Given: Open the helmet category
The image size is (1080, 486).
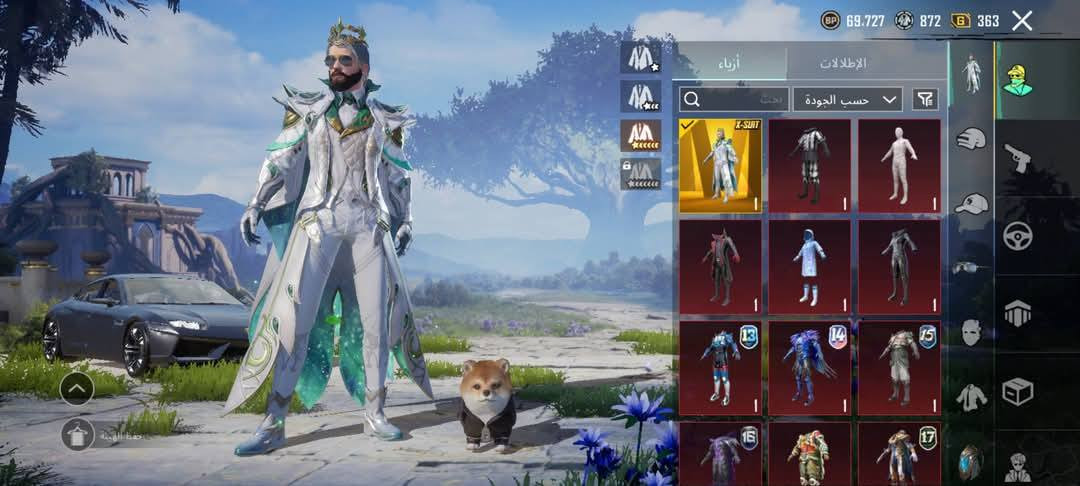Looking at the screenshot, I should (971, 140).
